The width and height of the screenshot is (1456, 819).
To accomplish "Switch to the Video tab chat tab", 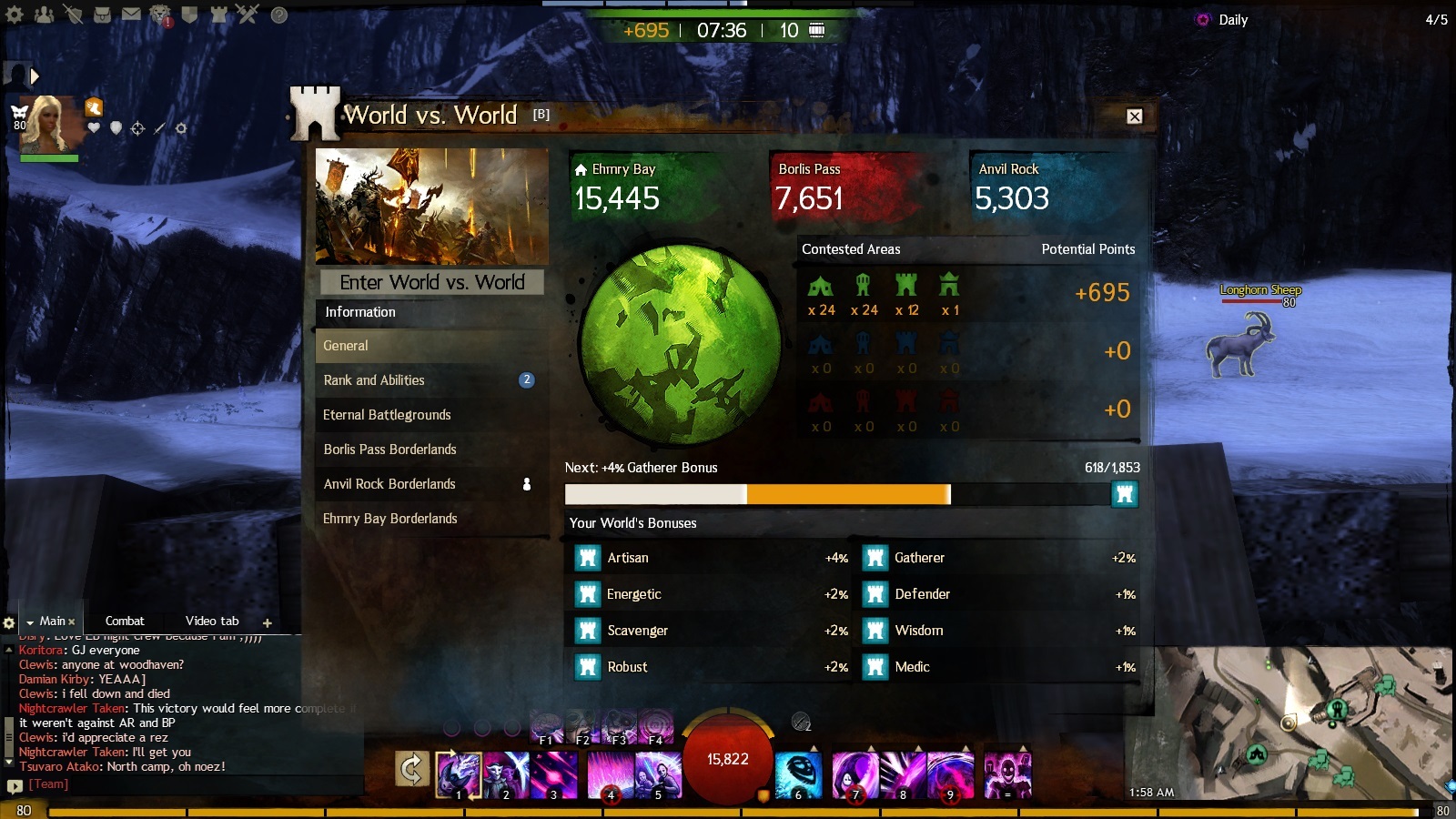I will coord(212,622).
